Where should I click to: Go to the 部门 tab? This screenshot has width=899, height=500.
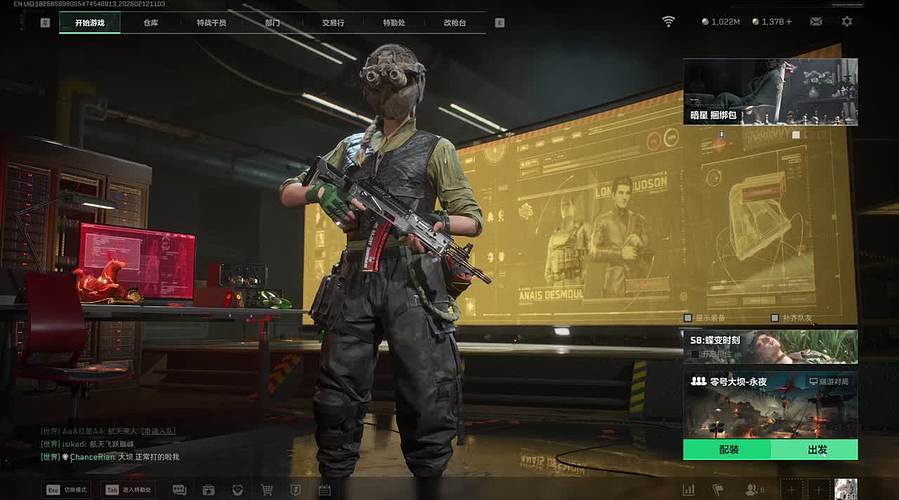273,22
